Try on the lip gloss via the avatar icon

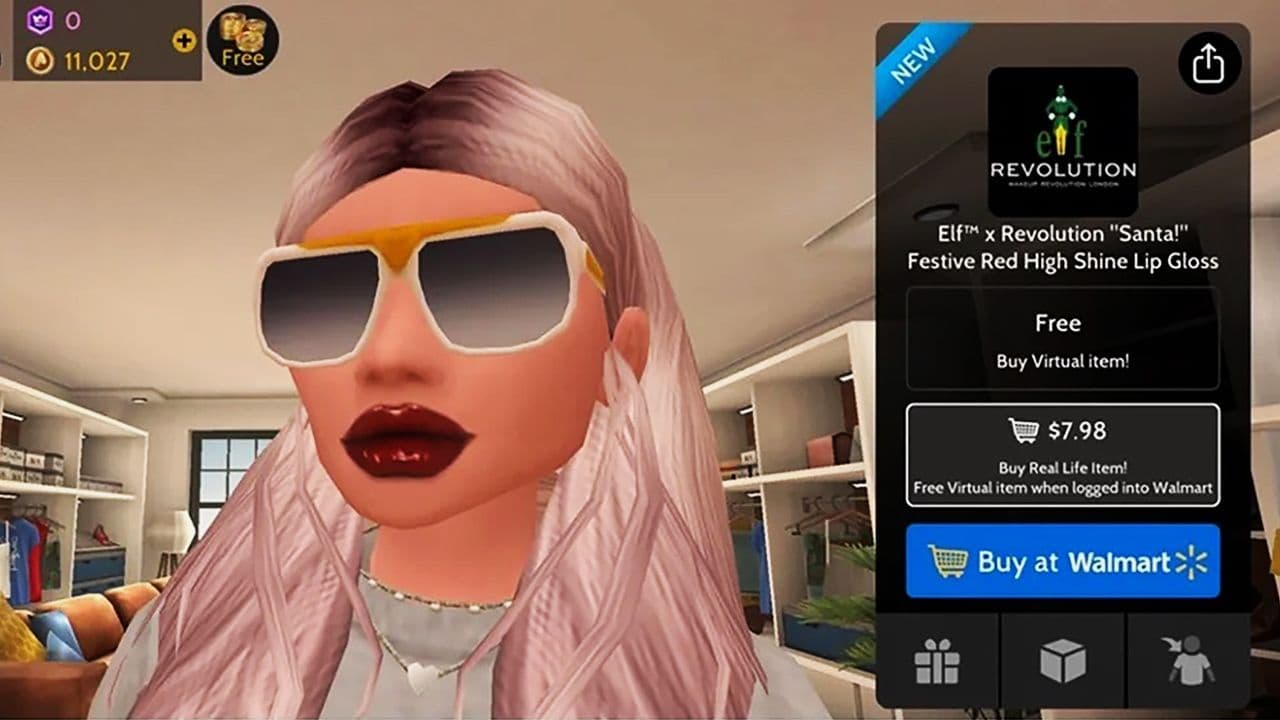[x=1188, y=657]
